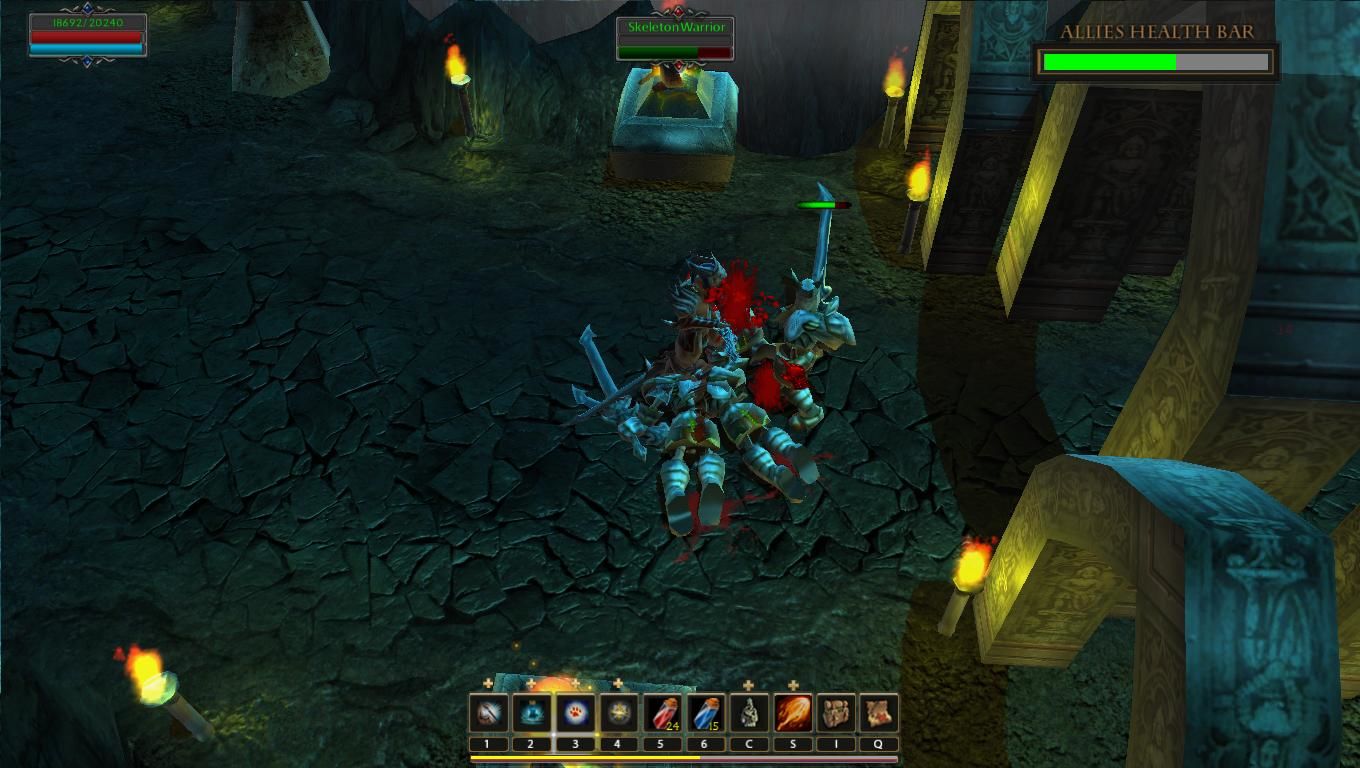The height and width of the screenshot is (768, 1360).
Task: Drink the red health potion
Action: click(x=662, y=714)
